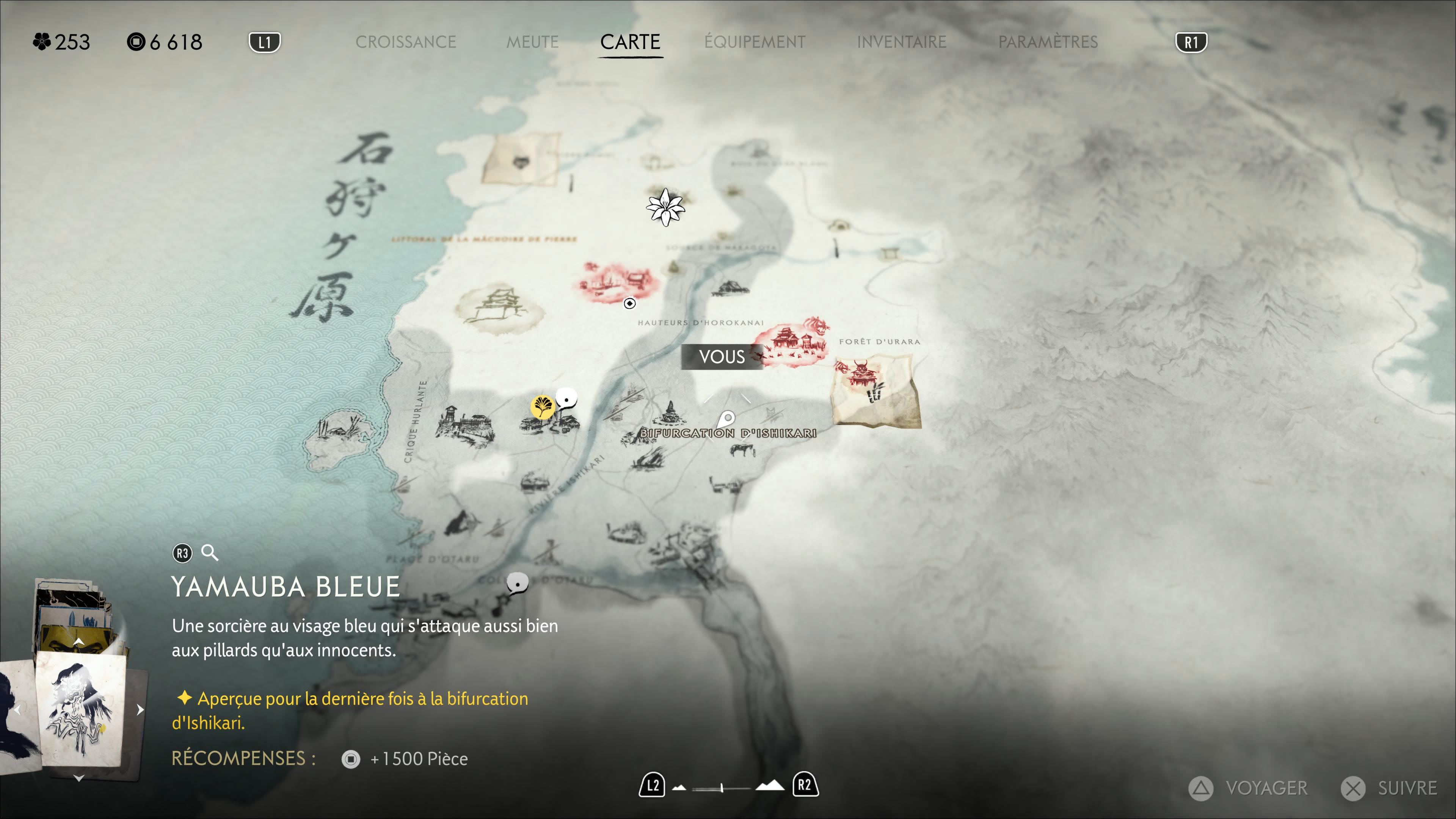
Task: Show the next card with the right arrow
Action: pyautogui.click(x=140, y=709)
